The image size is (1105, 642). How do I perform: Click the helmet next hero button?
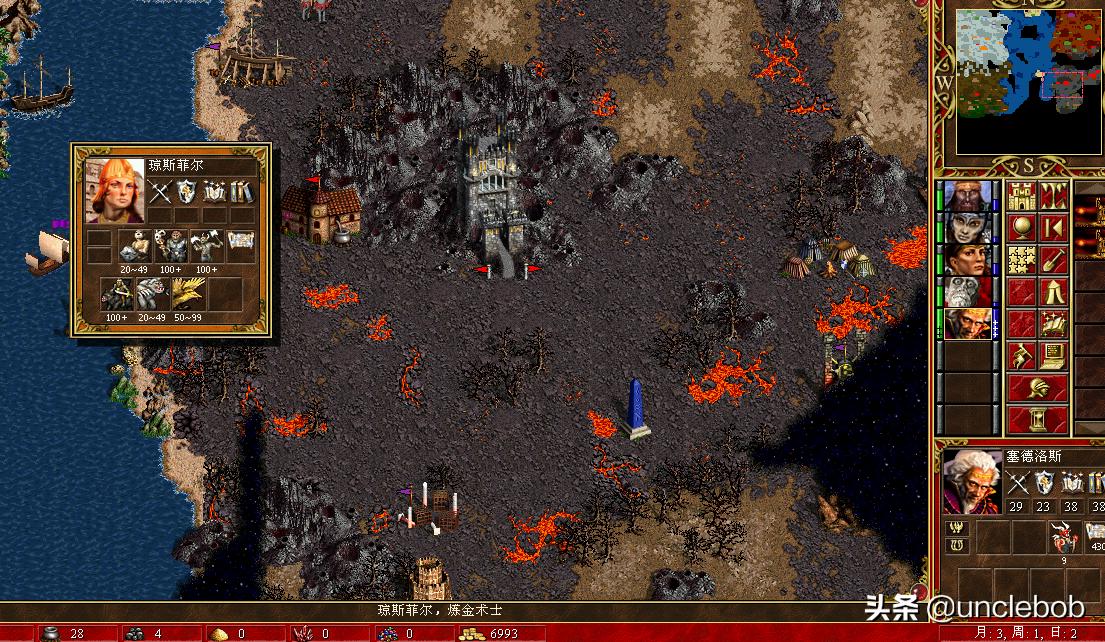click(1038, 387)
